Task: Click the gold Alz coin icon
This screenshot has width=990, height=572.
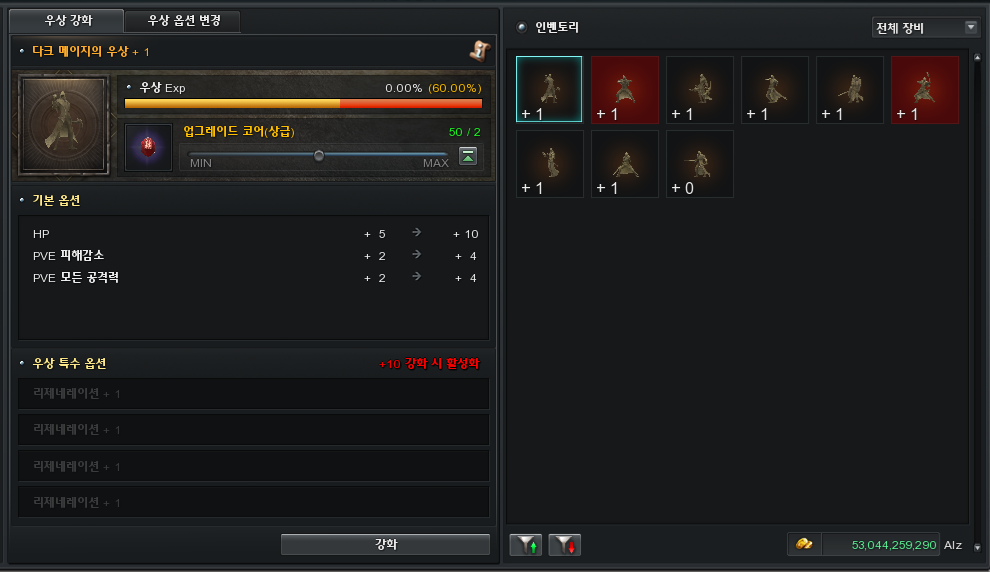Action: coord(804,544)
